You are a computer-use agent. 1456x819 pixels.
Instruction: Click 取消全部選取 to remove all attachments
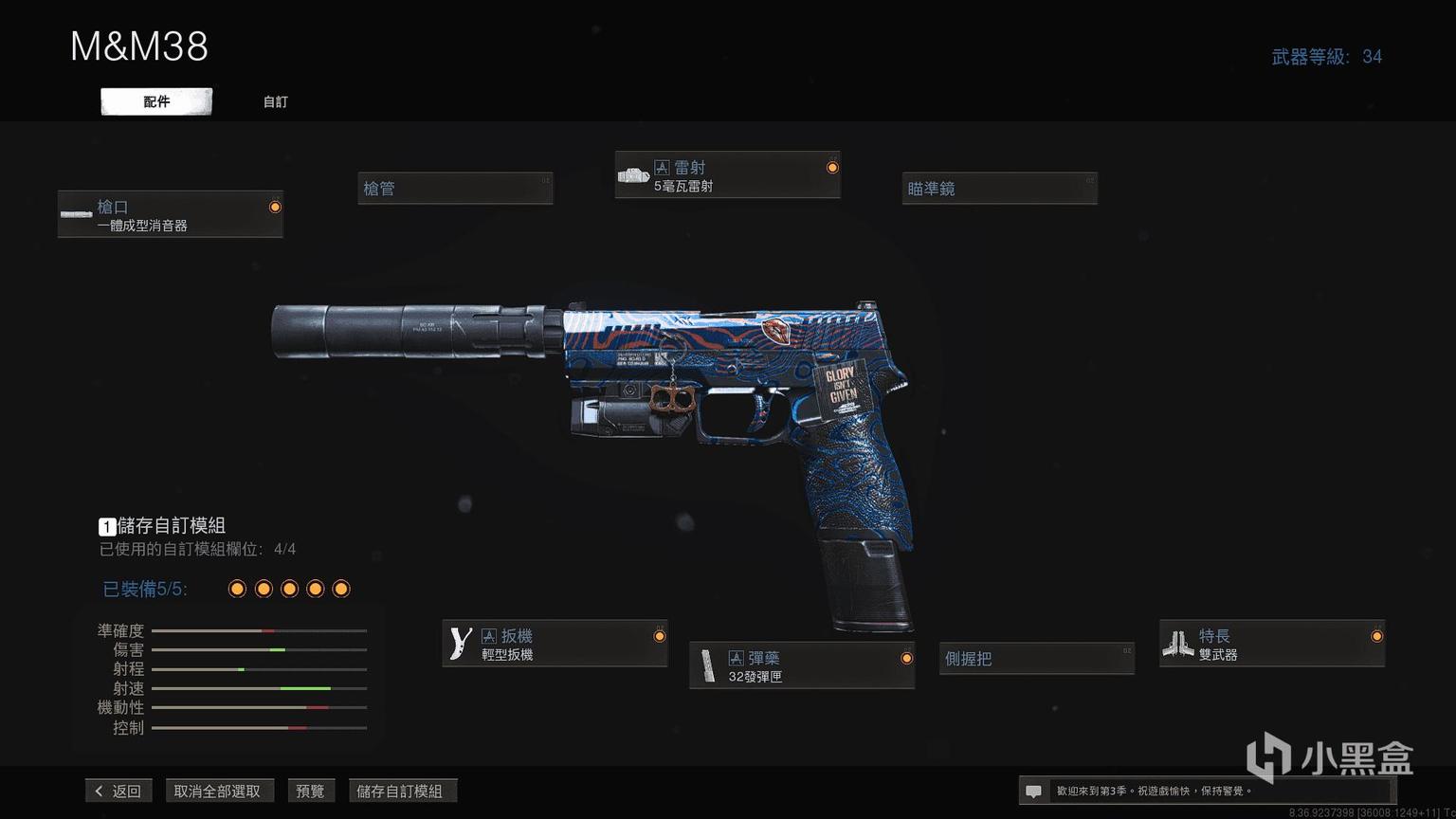(217, 791)
